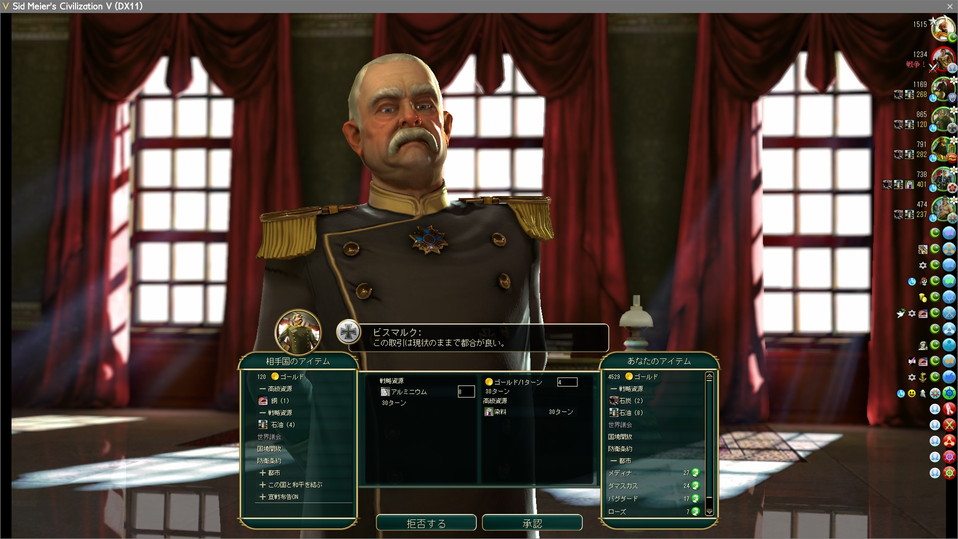
Task: Offer your 石炭 (2) strategic resource
Action: click(627, 400)
